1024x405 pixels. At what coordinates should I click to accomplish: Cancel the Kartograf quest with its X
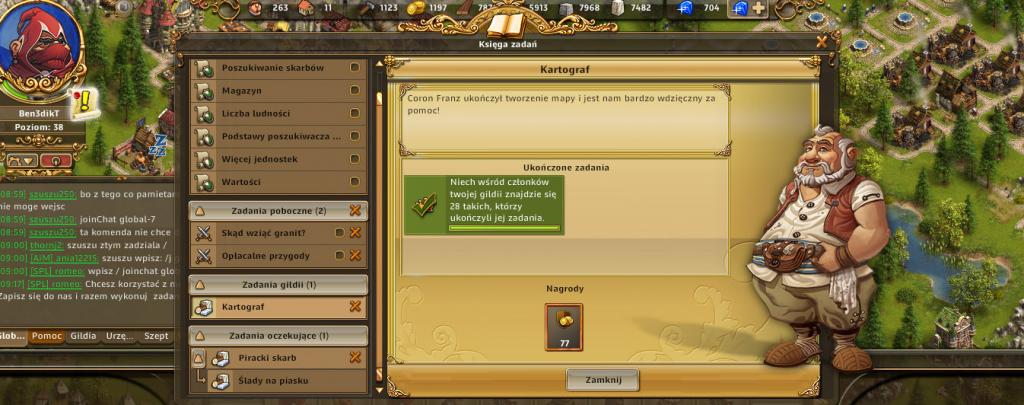pos(355,307)
